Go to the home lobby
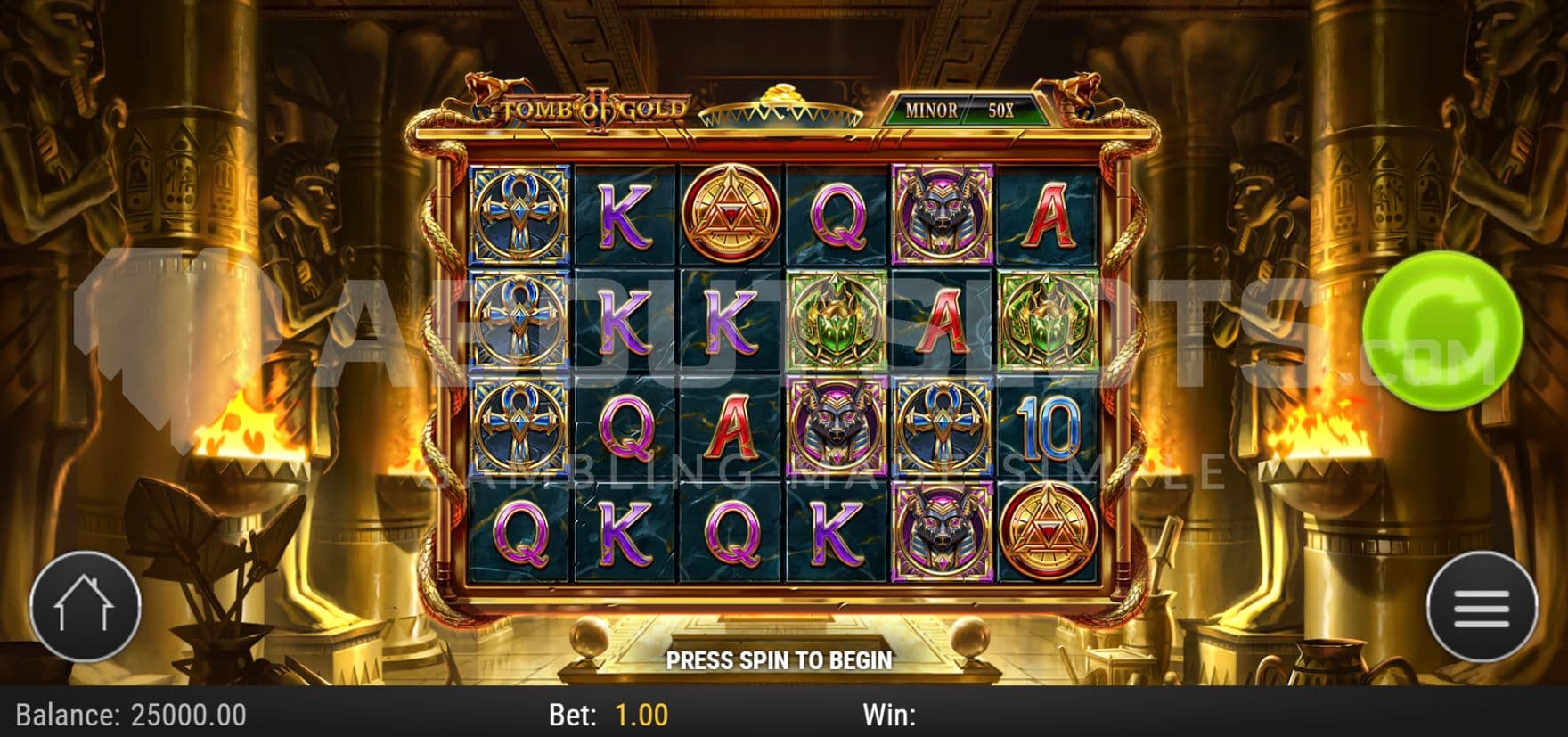The image size is (1568, 737). click(86, 607)
